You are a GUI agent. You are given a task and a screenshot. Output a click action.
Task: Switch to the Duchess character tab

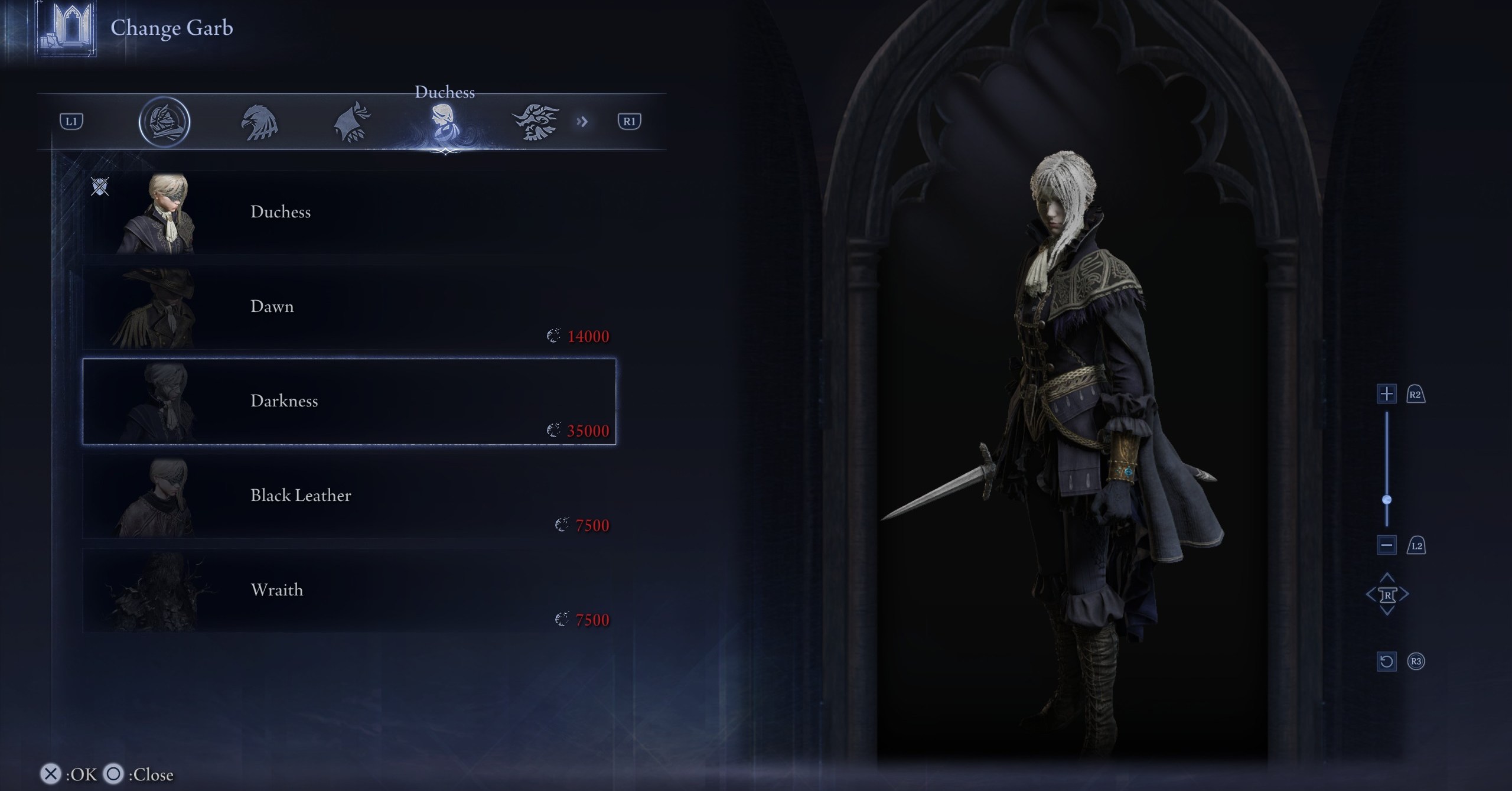[444, 122]
